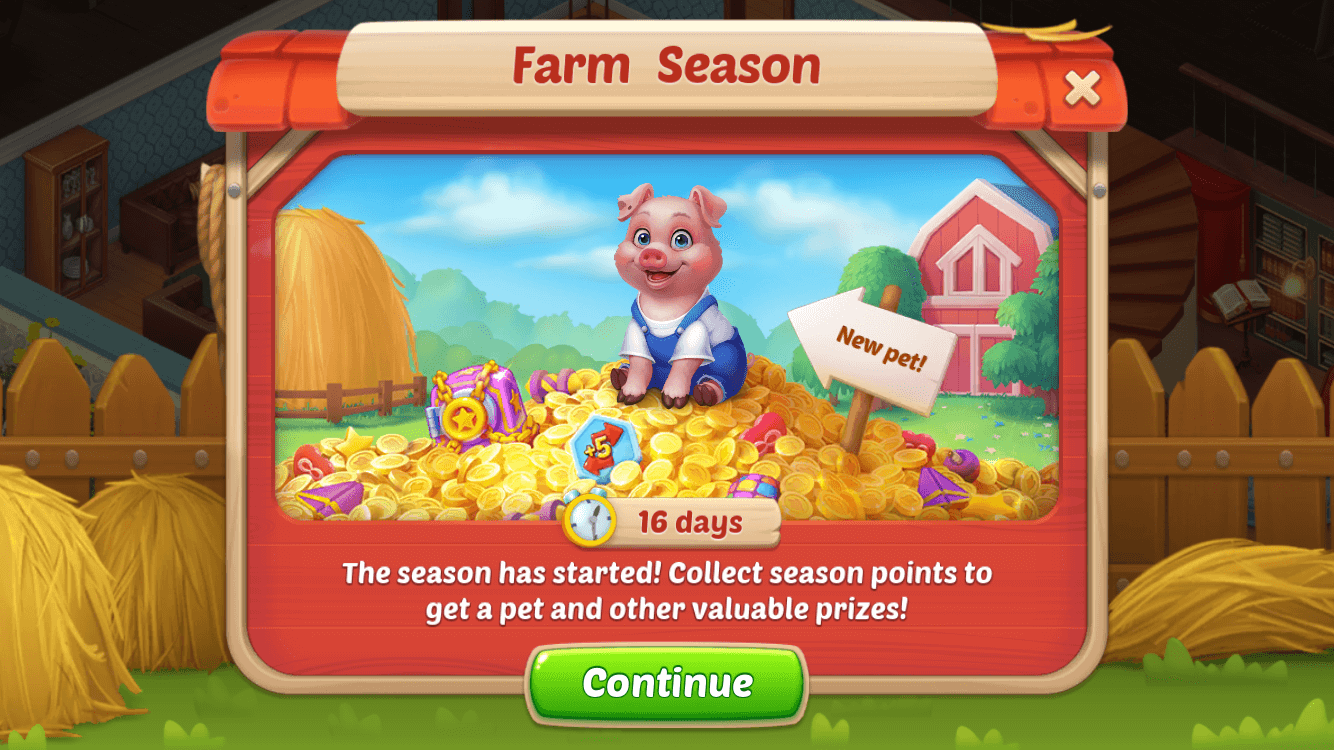Viewport: 1334px width, 750px height.
Task: Tap the 'Farm Season' title banner
Action: click(667, 65)
